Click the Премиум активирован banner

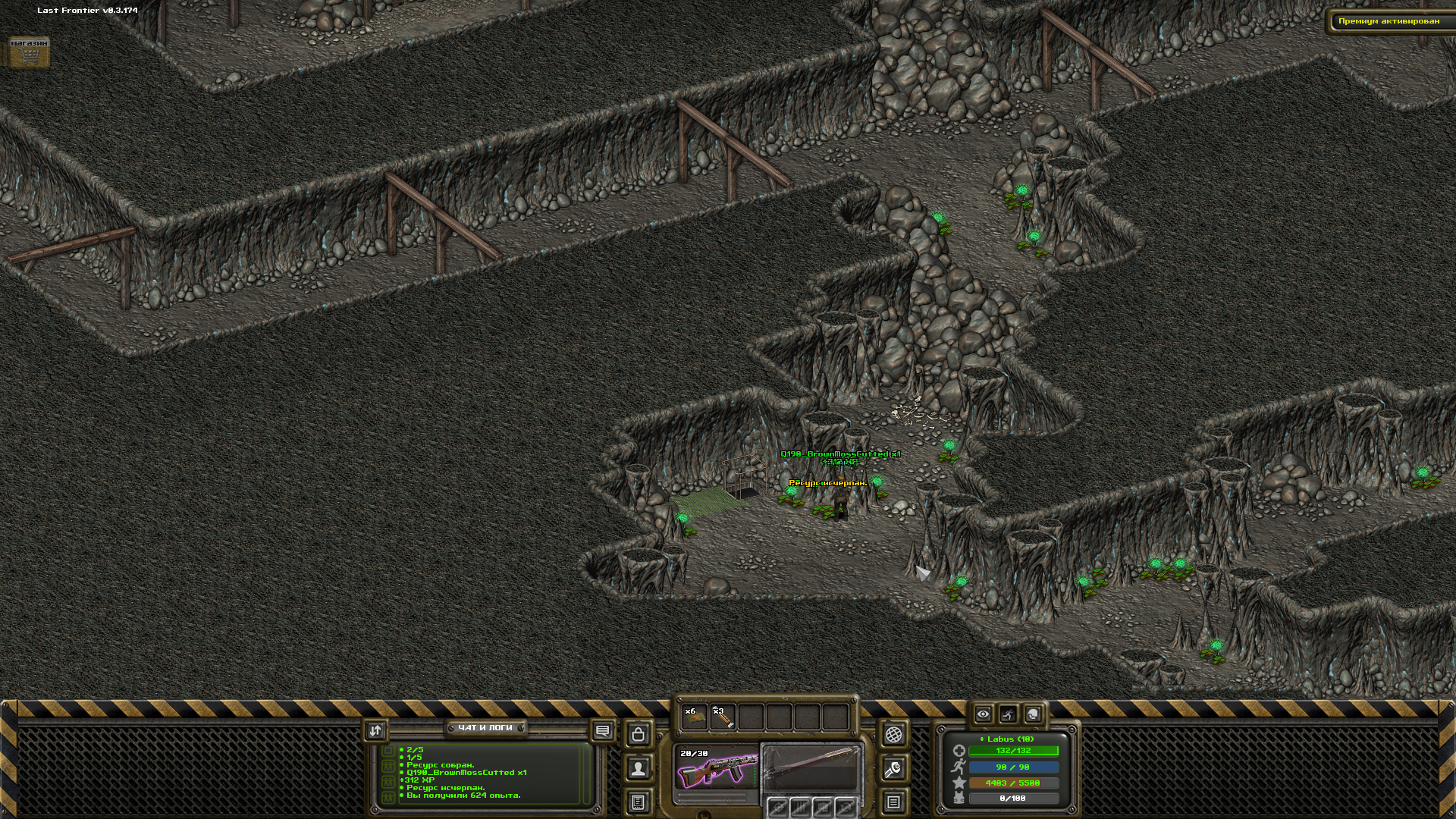[1388, 21]
